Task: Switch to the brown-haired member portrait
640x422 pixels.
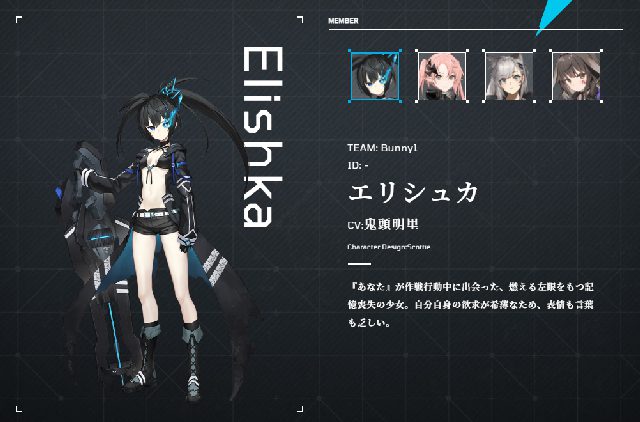Action: (x=573, y=75)
